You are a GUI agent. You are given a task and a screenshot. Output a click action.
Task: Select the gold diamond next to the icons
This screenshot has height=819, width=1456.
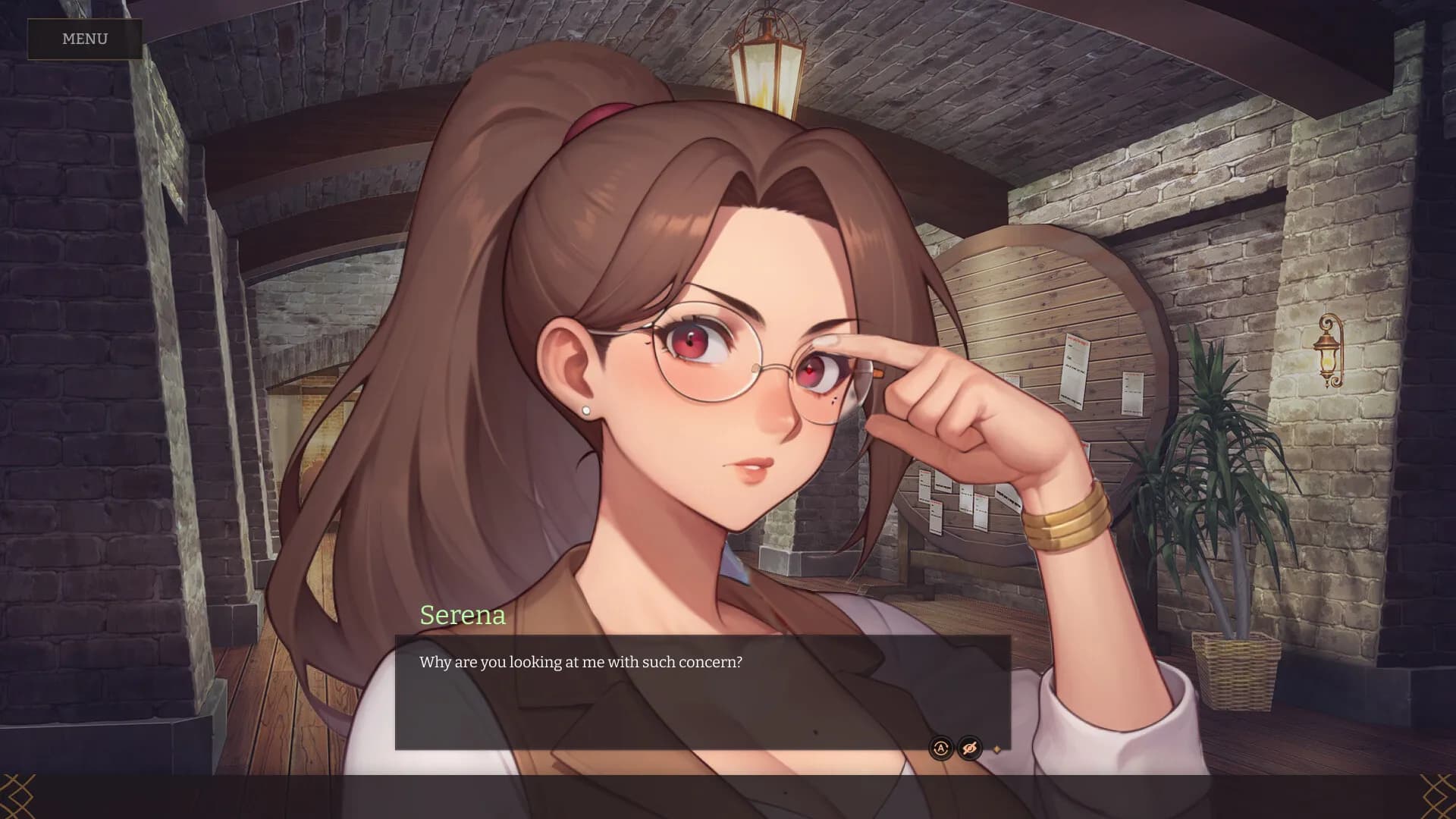tap(997, 748)
